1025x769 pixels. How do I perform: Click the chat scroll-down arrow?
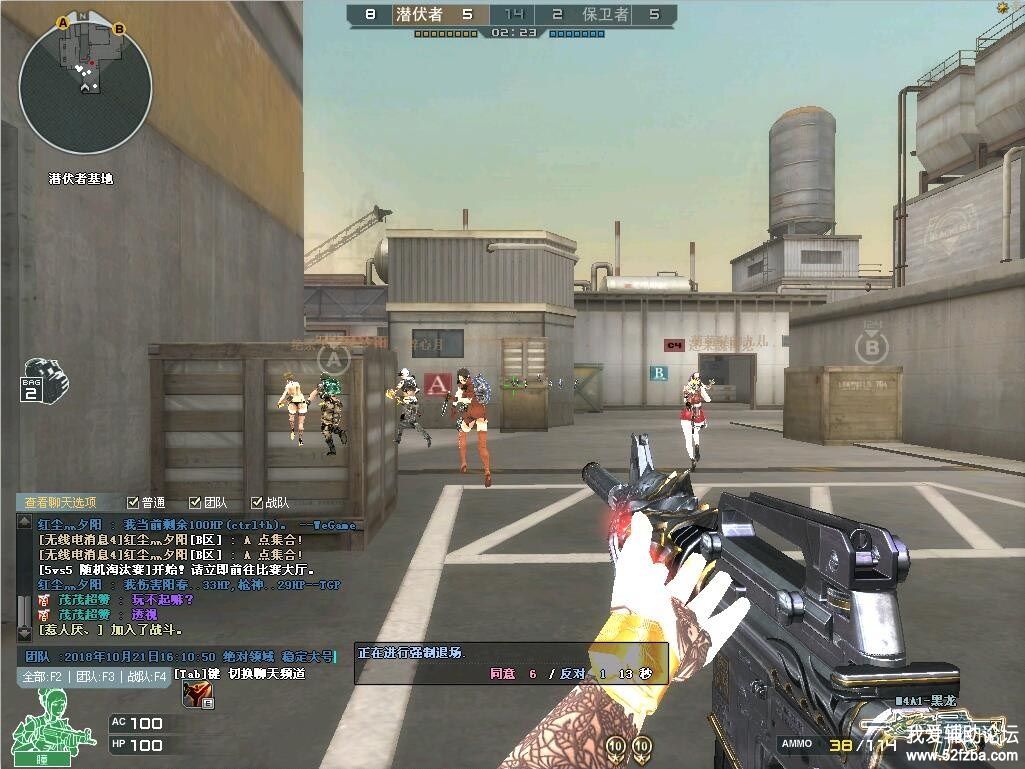[x=24, y=634]
